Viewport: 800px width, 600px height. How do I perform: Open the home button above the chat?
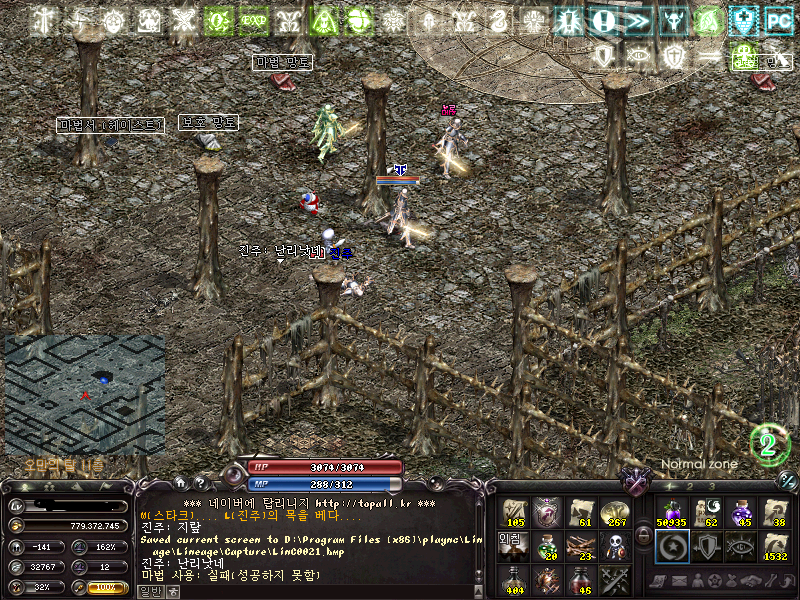pos(179,482)
